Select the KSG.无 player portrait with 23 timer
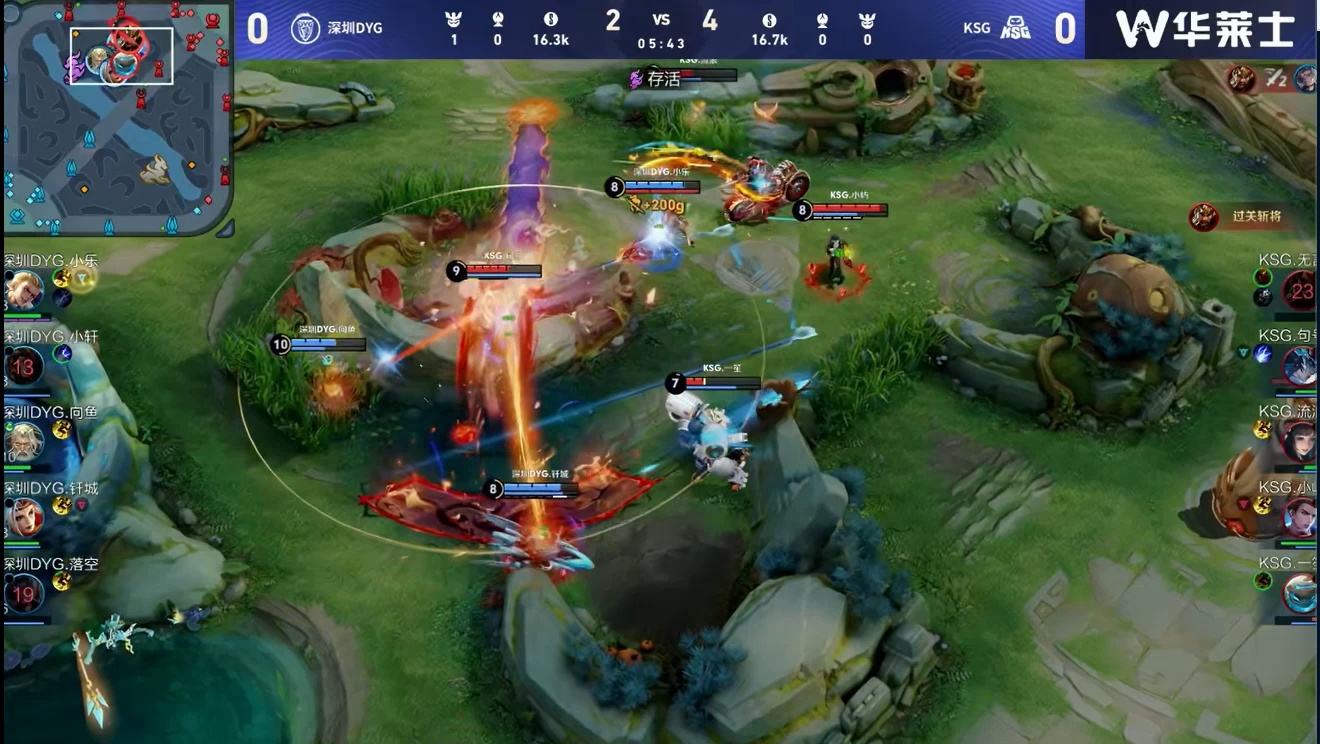This screenshot has height=744, width=1320. tap(1299, 292)
